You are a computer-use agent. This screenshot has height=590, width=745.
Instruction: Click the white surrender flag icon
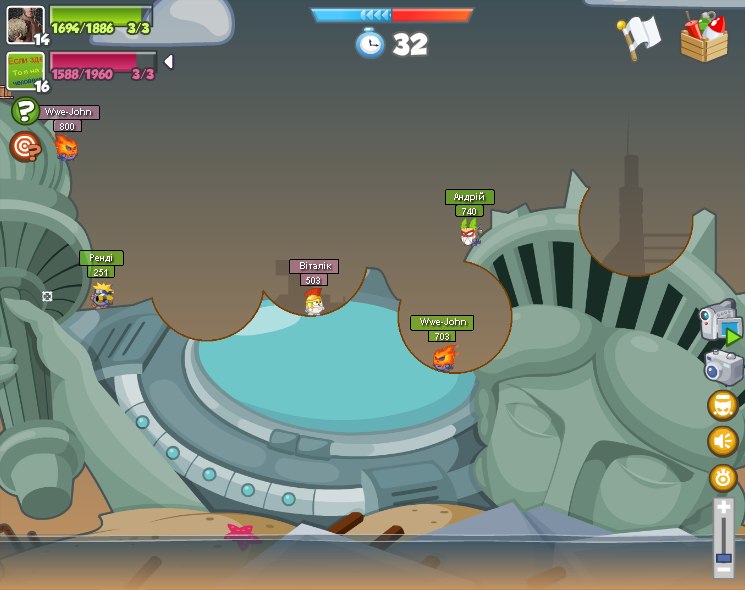[639, 36]
